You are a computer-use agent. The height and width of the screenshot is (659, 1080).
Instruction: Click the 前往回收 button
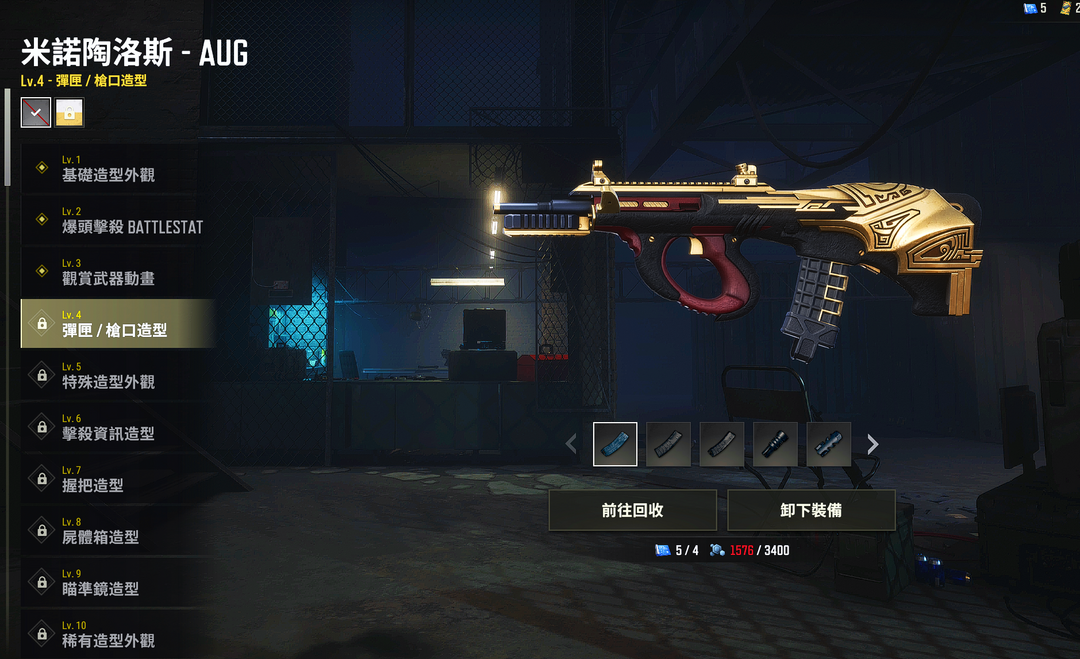[x=632, y=510]
